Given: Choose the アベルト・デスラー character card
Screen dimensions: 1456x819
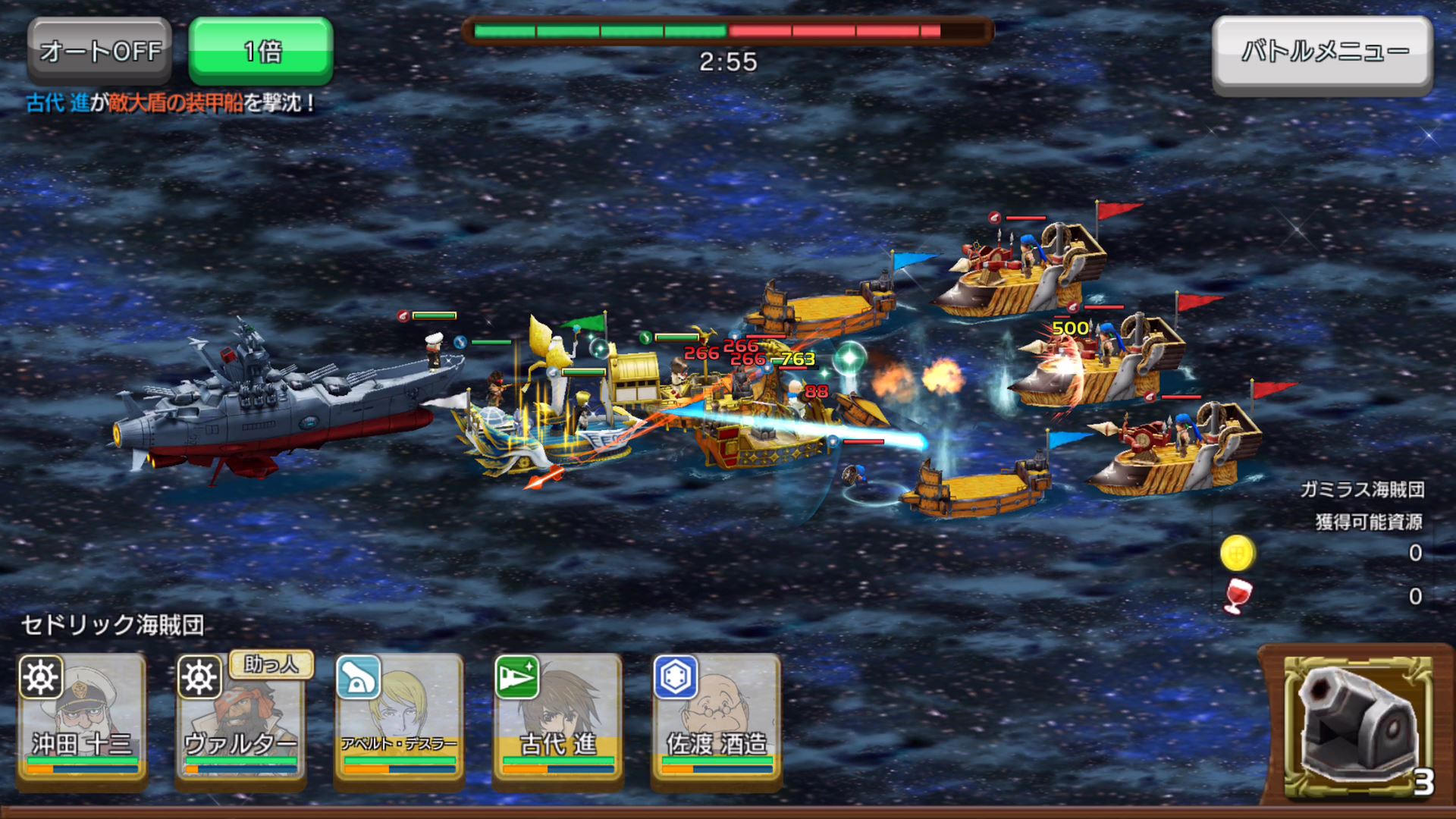Looking at the screenshot, I should click(400, 719).
